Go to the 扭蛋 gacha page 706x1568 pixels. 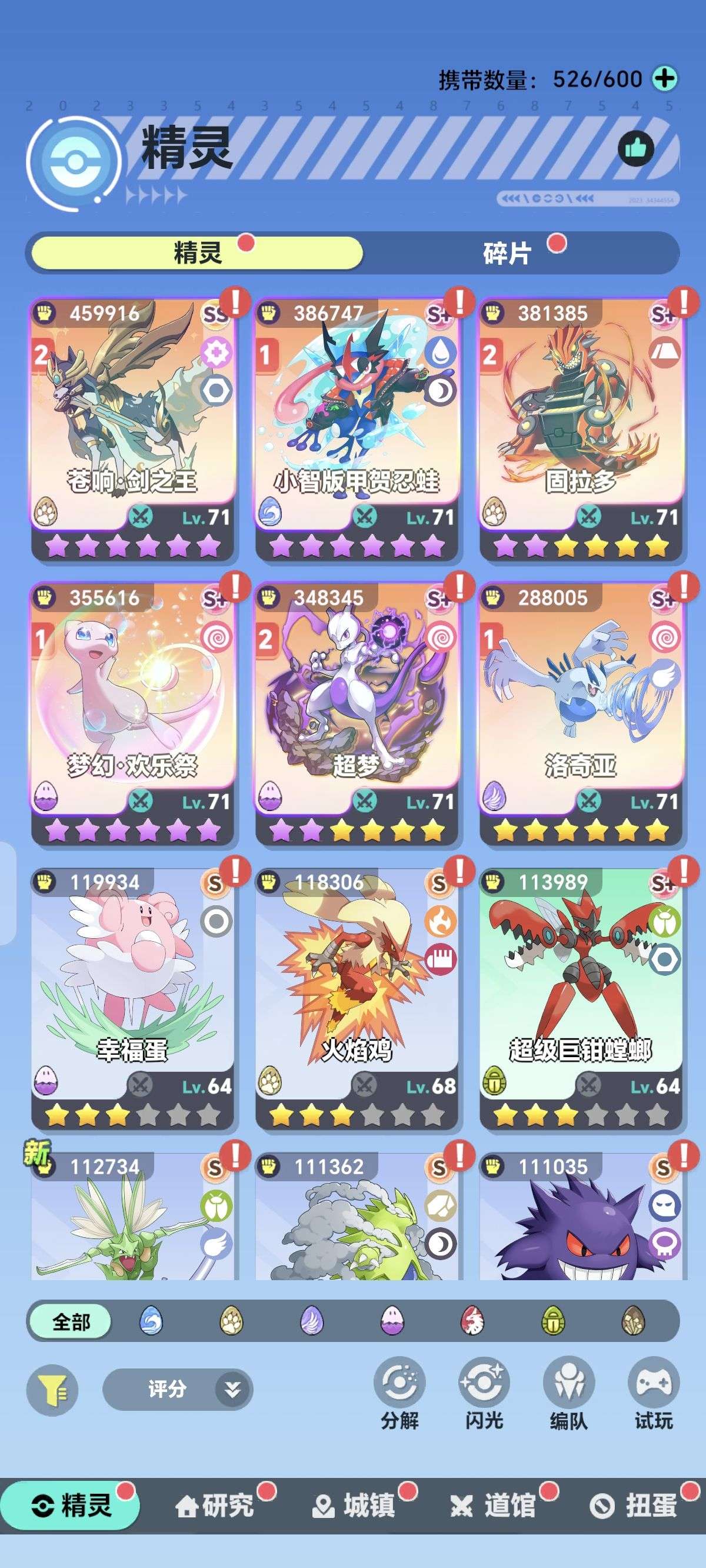[x=637, y=1506]
